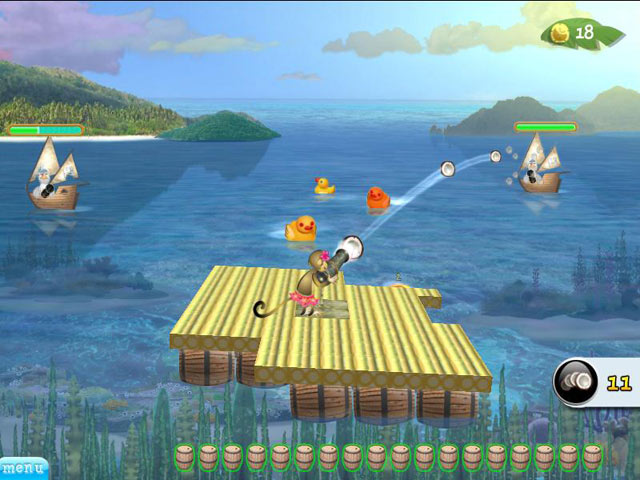
Task: Open the menu button
Action: tap(22, 467)
